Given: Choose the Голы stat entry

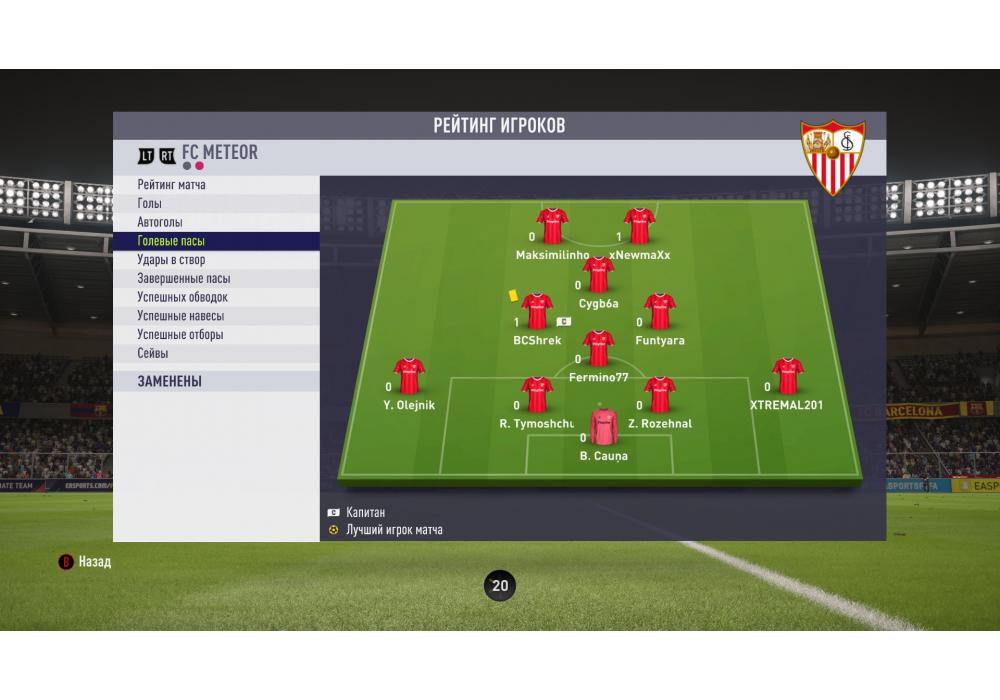Looking at the screenshot, I should tap(150, 204).
